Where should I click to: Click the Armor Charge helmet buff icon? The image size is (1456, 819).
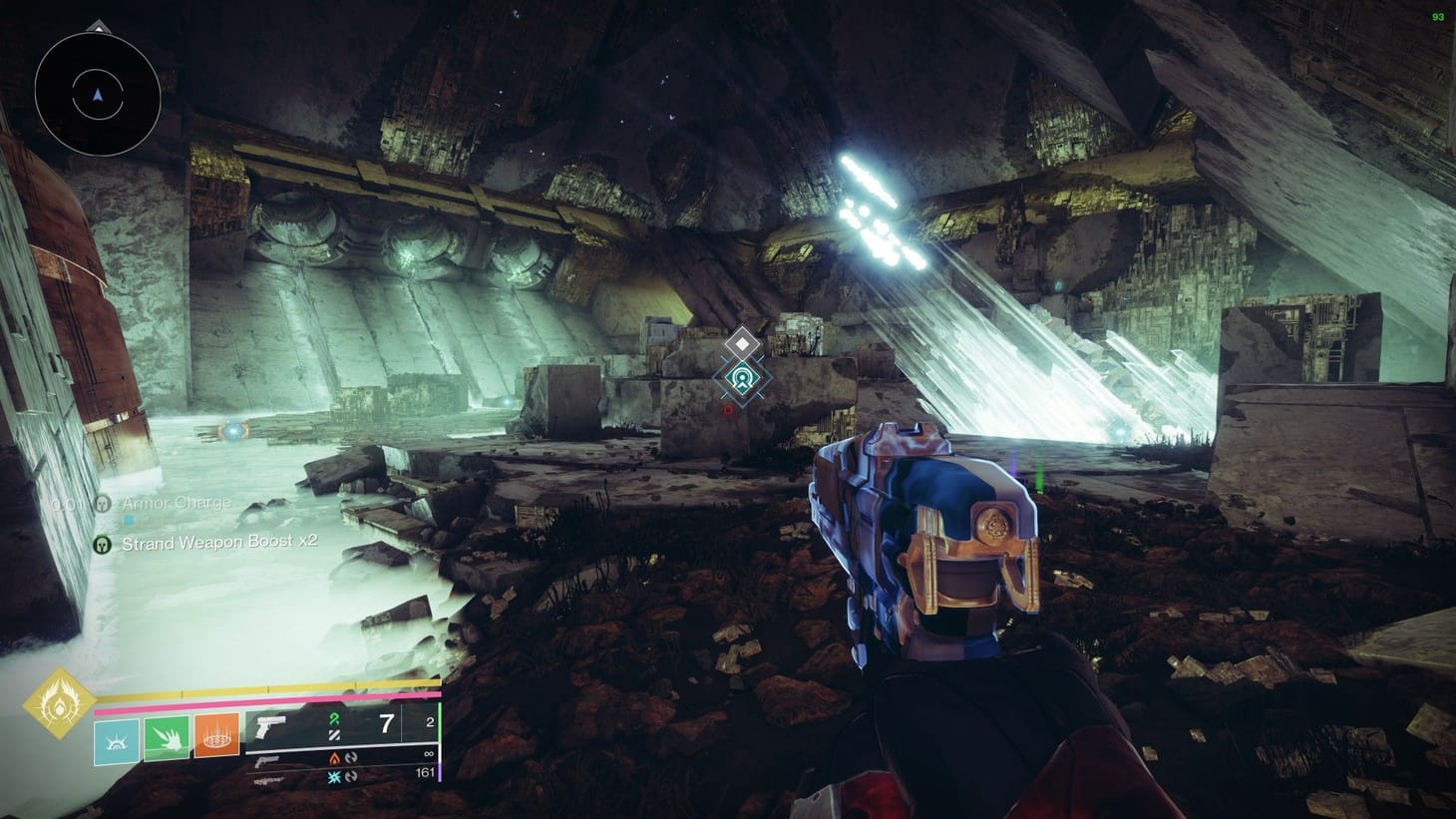tap(103, 504)
